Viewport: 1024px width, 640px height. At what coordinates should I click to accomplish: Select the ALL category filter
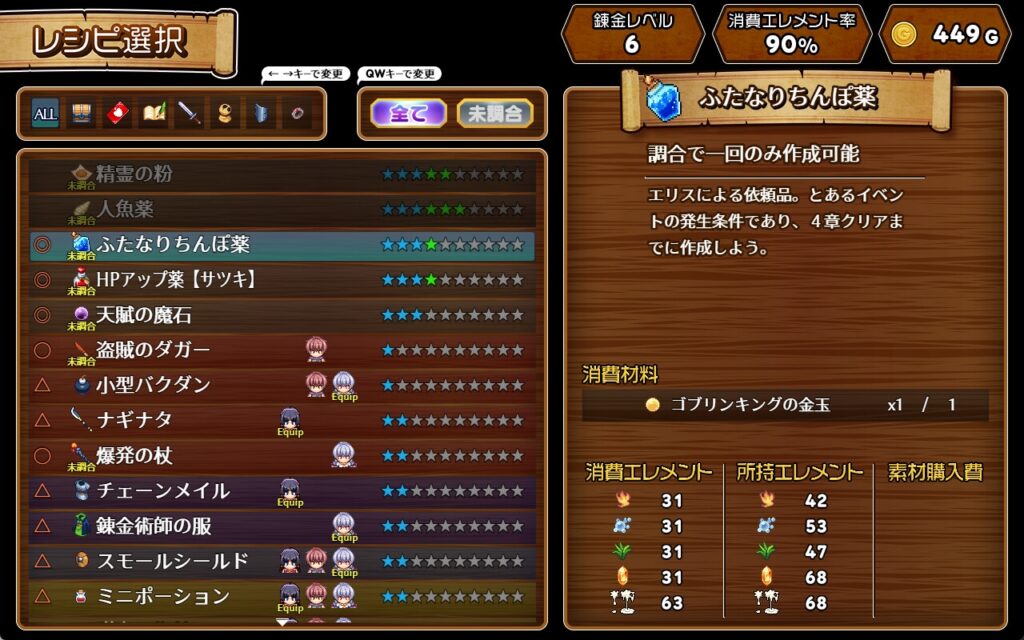[x=45, y=114]
